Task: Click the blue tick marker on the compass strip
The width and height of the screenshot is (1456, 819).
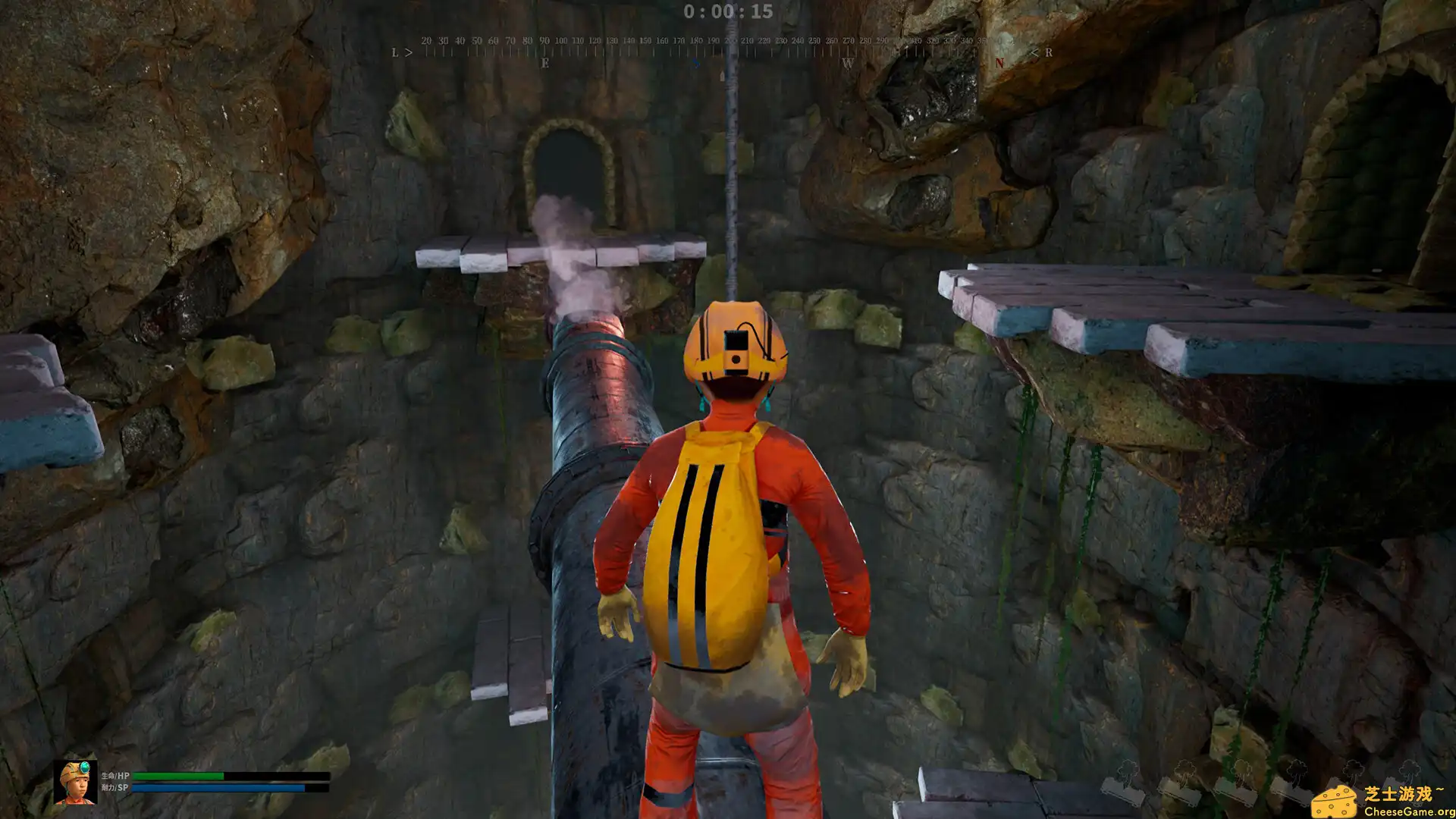Action: 697,64
